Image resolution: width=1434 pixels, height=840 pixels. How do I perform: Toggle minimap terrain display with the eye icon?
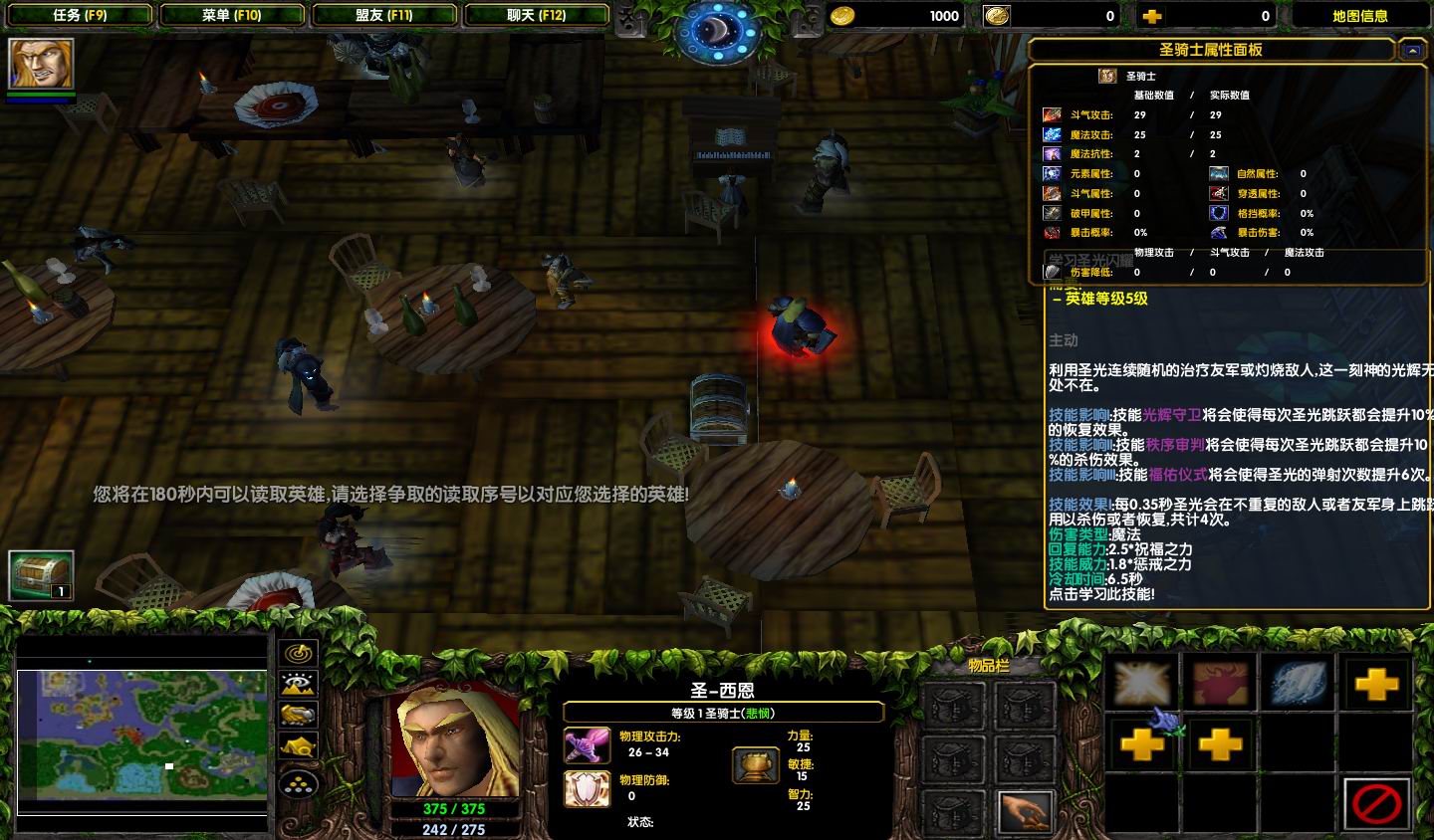pos(299,684)
